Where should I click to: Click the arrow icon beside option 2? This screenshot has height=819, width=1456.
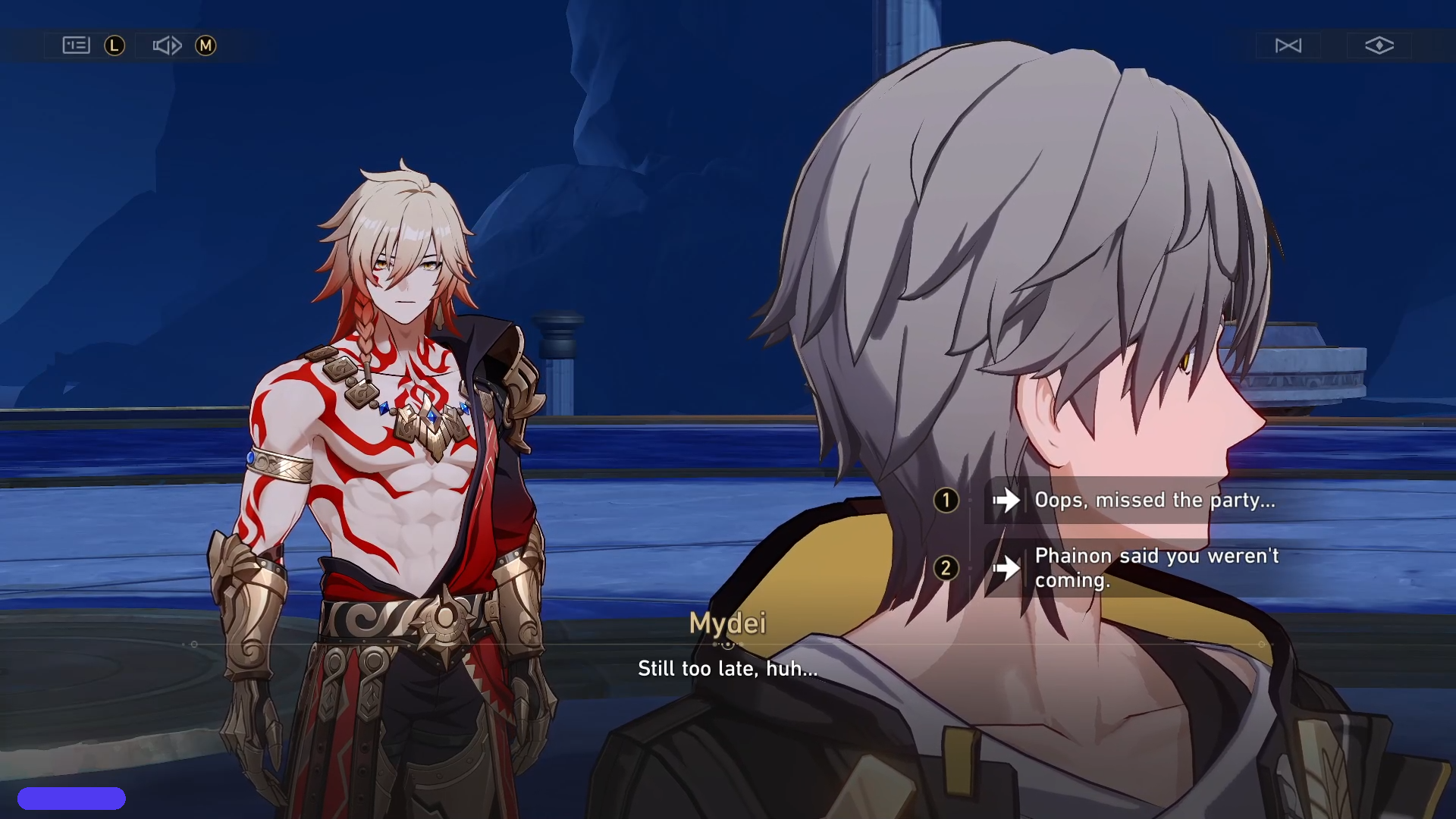1009,568
